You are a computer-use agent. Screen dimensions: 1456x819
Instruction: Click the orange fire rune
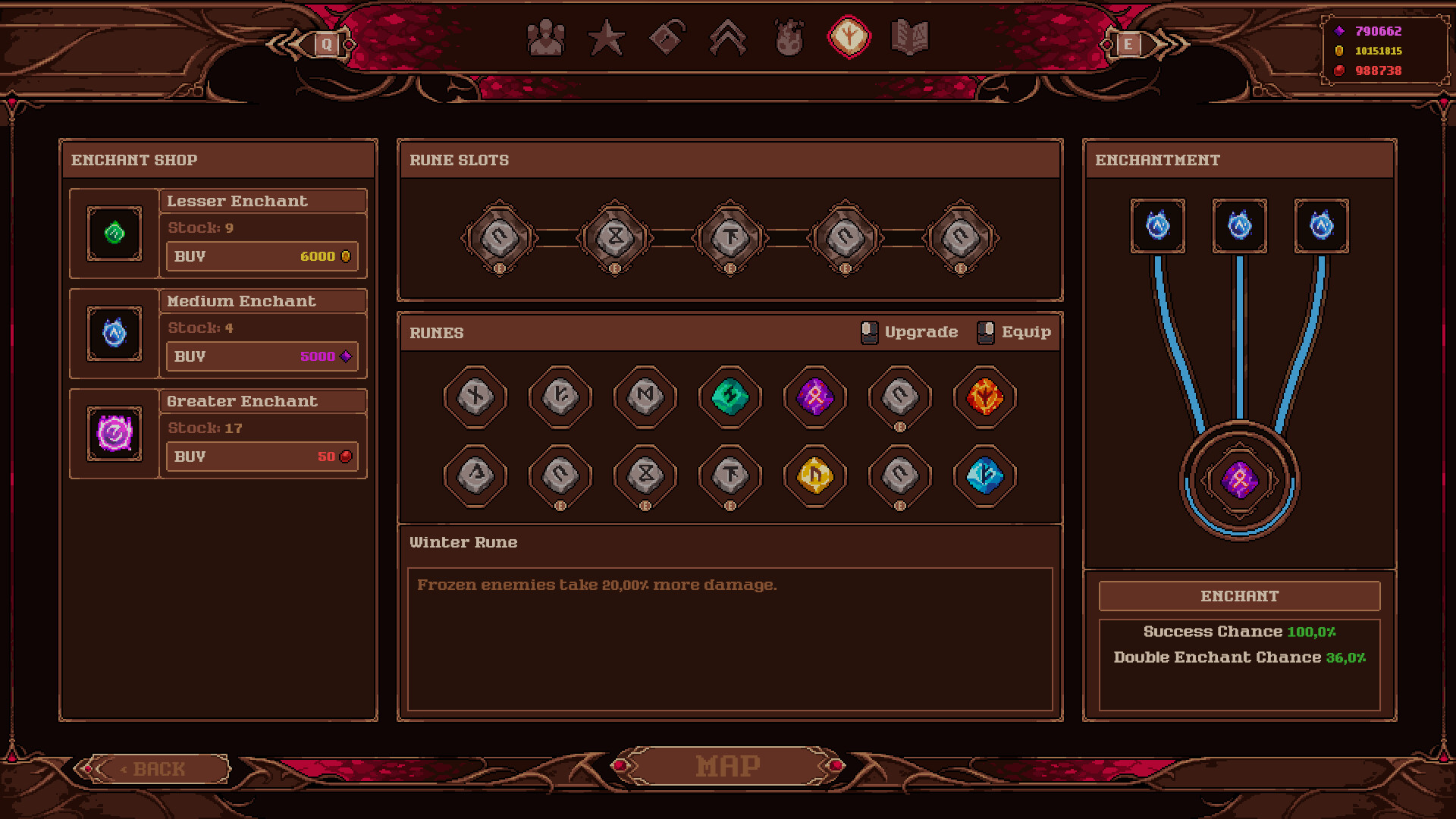point(984,397)
